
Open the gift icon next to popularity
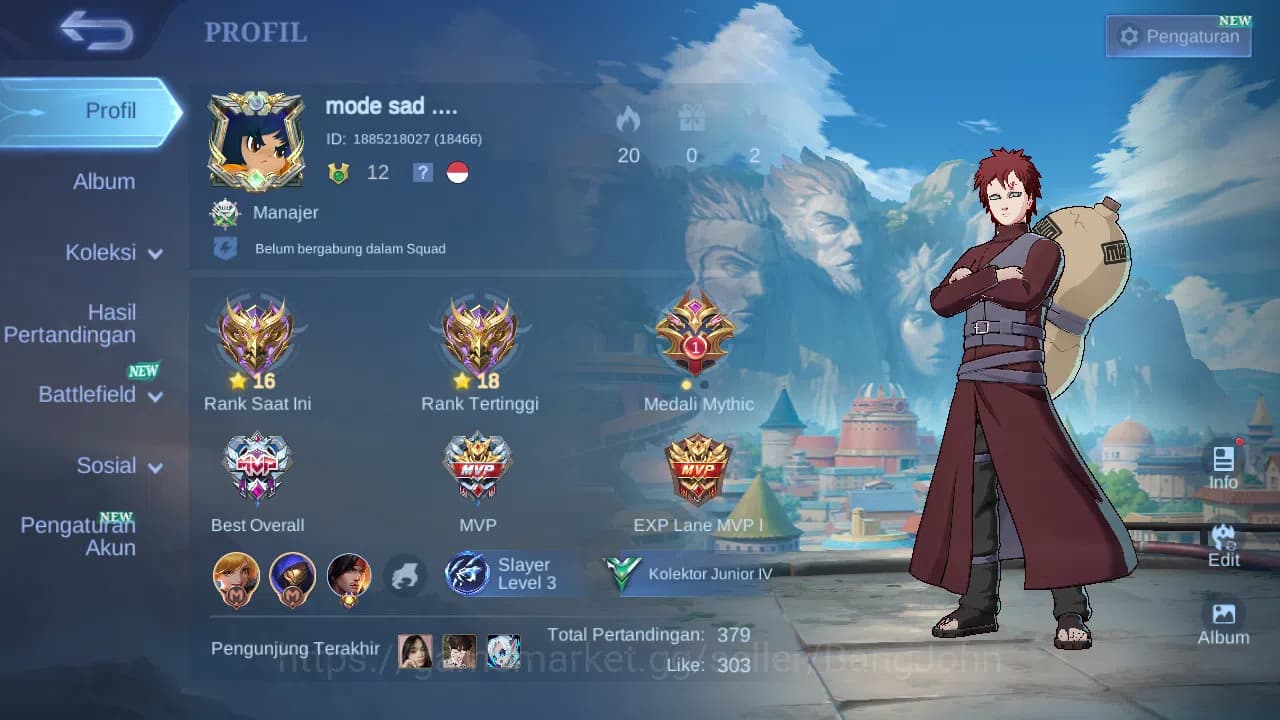coord(690,120)
